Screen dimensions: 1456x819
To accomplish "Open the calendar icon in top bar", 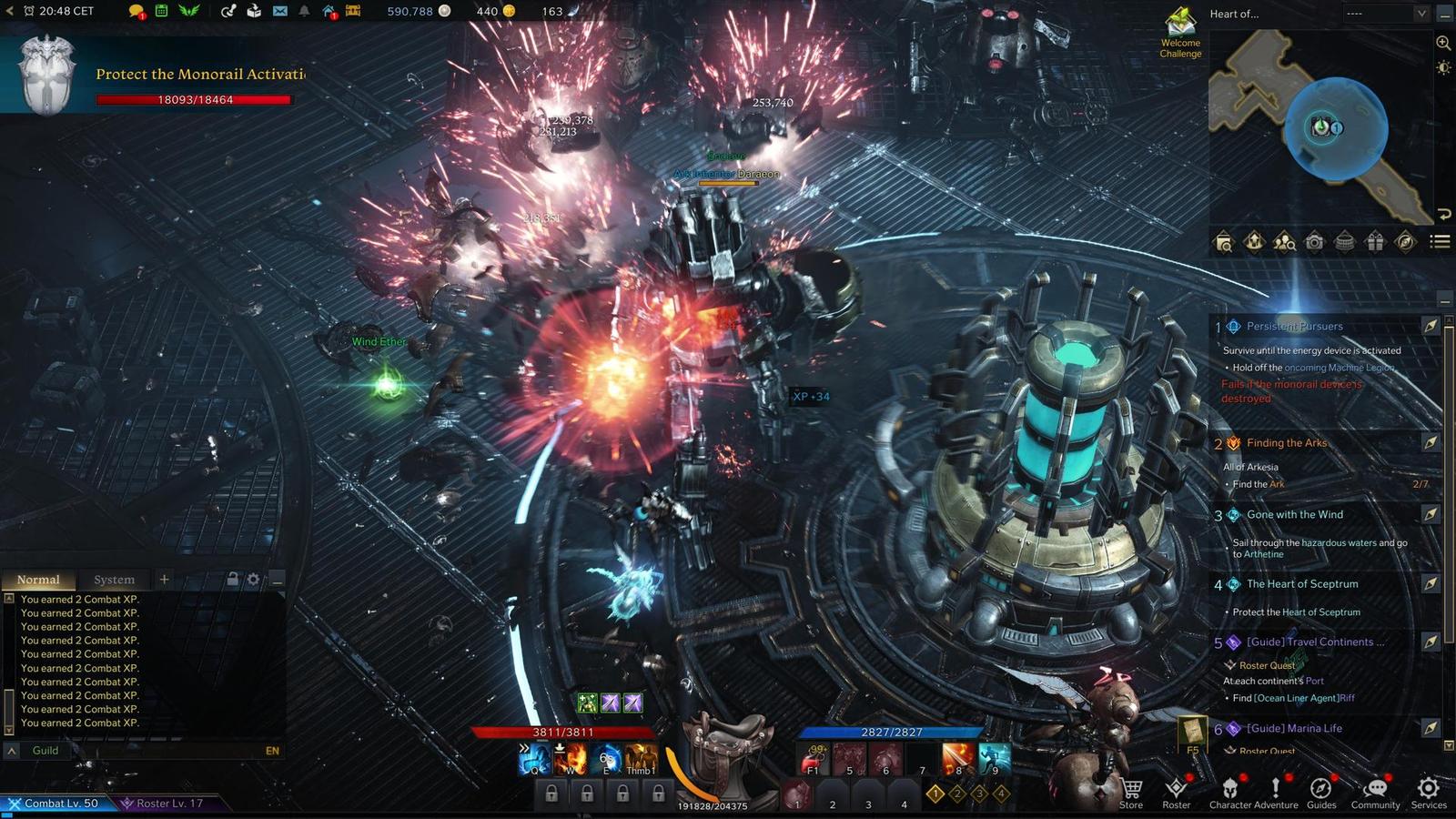I will [x=161, y=11].
